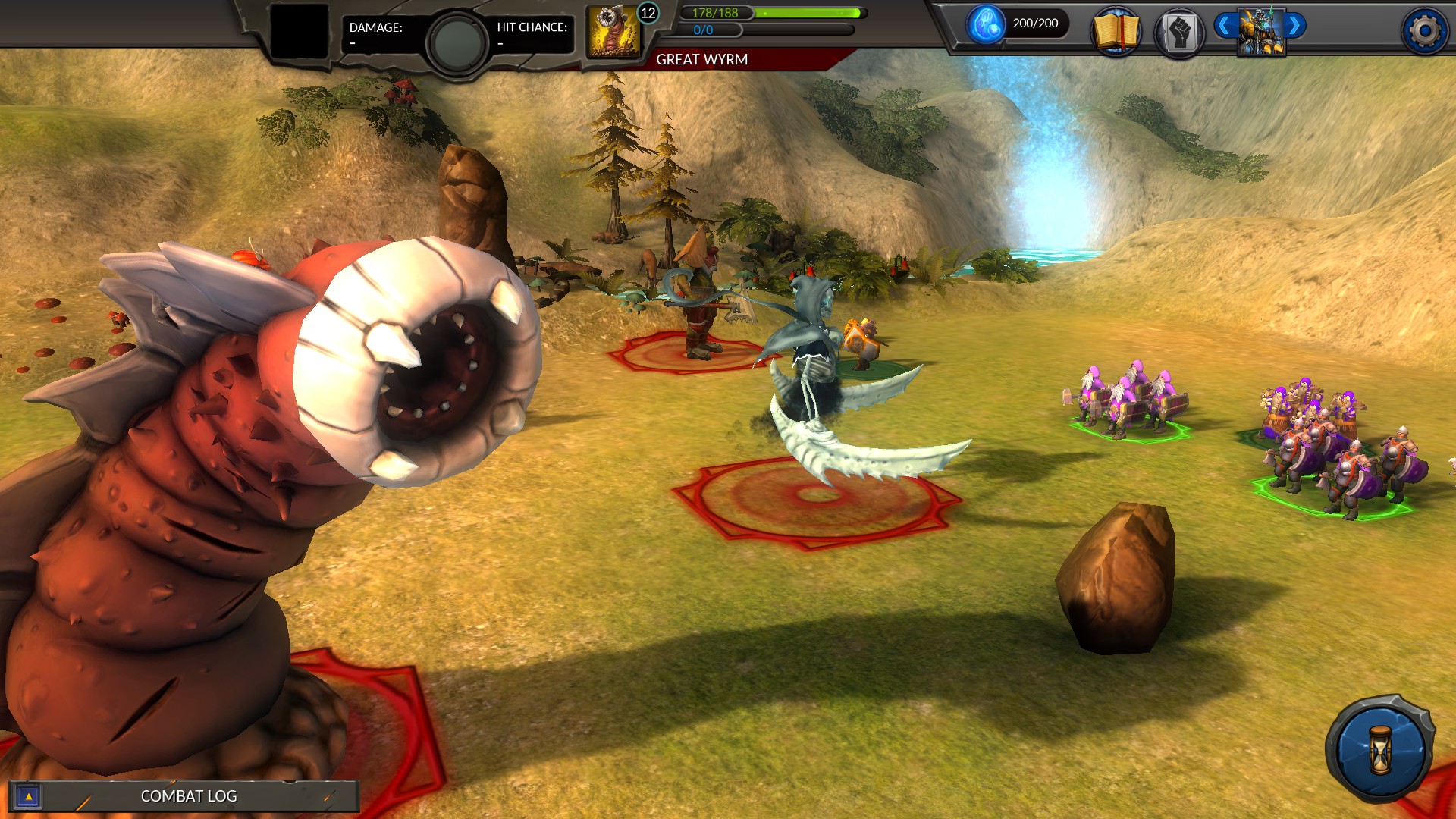This screenshot has width=1456, height=819.
Task: Open the COMBAT LOG panel bar
Action: [x=188, y=796]
